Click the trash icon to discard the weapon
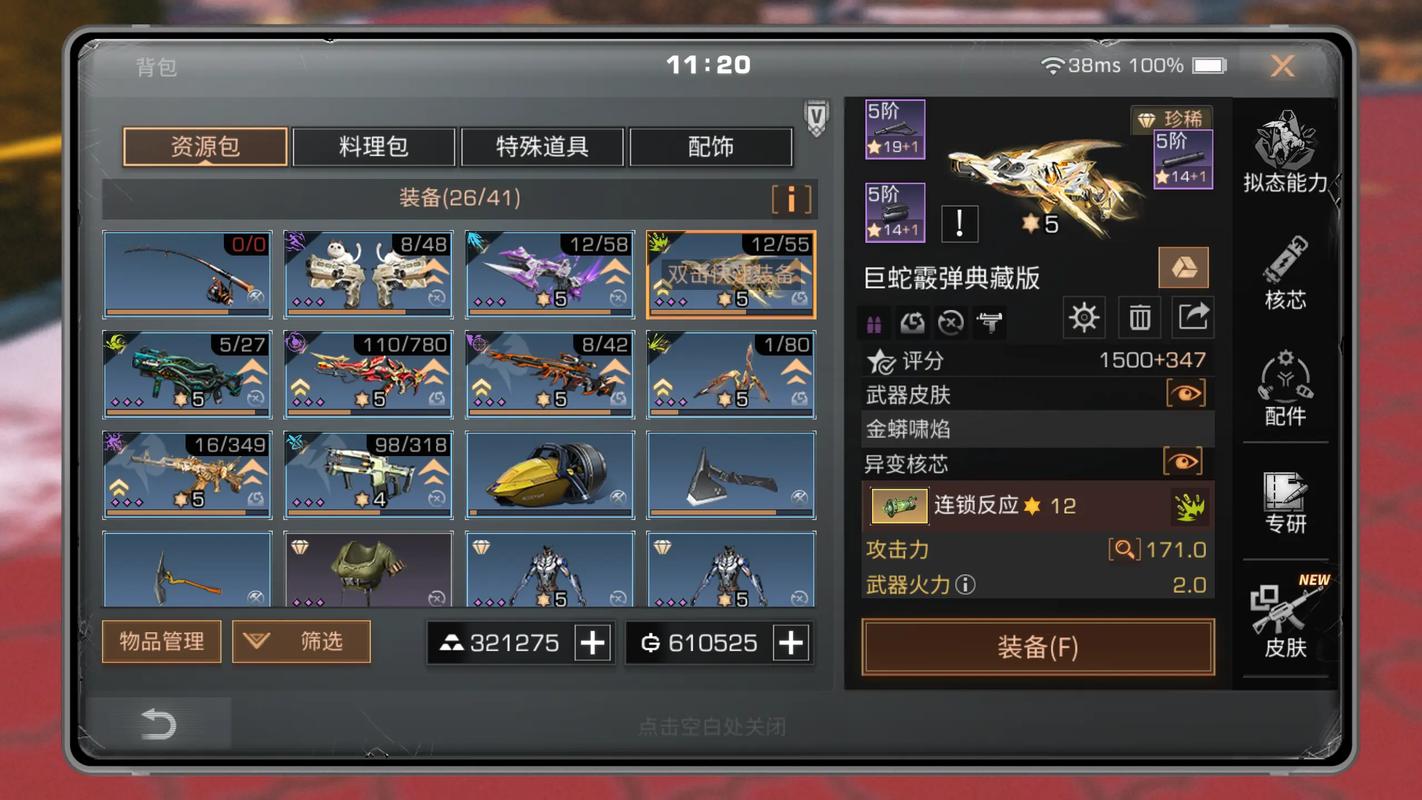Image resolution: width=1422 pixels, height=800 pixels. click(x=1139, y=316)
